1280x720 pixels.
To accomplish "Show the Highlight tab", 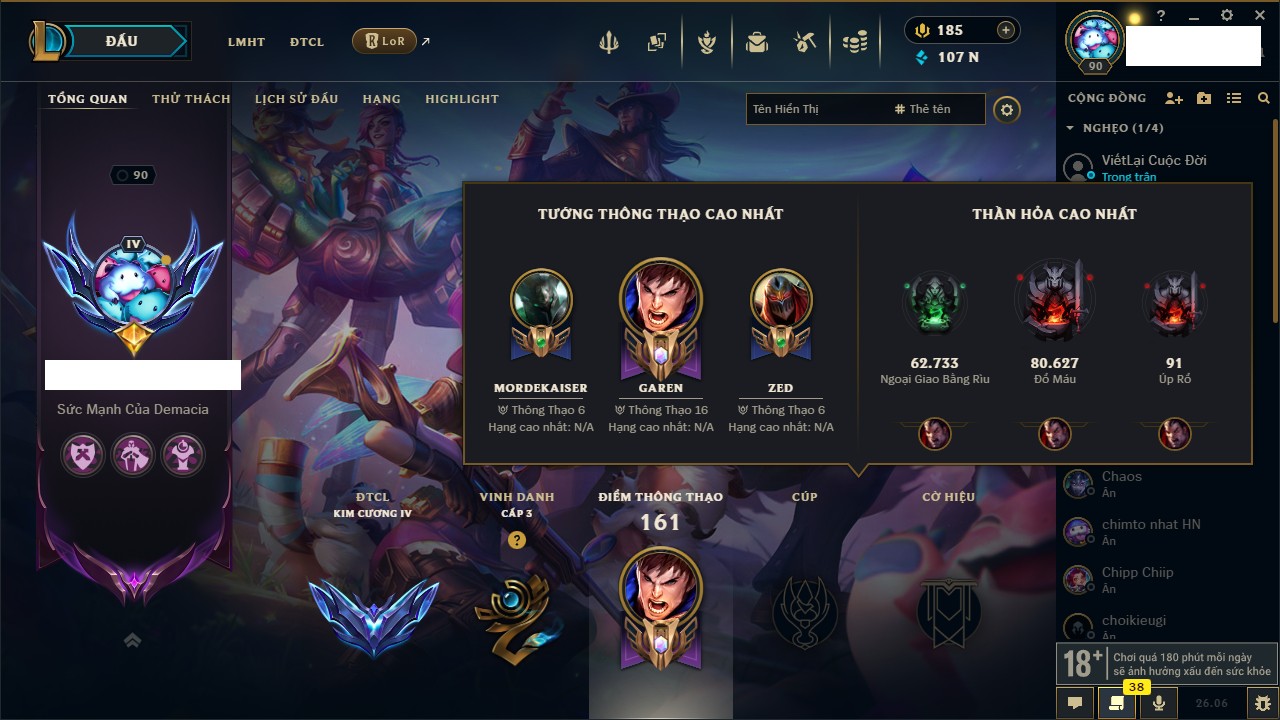I will 461,99.
